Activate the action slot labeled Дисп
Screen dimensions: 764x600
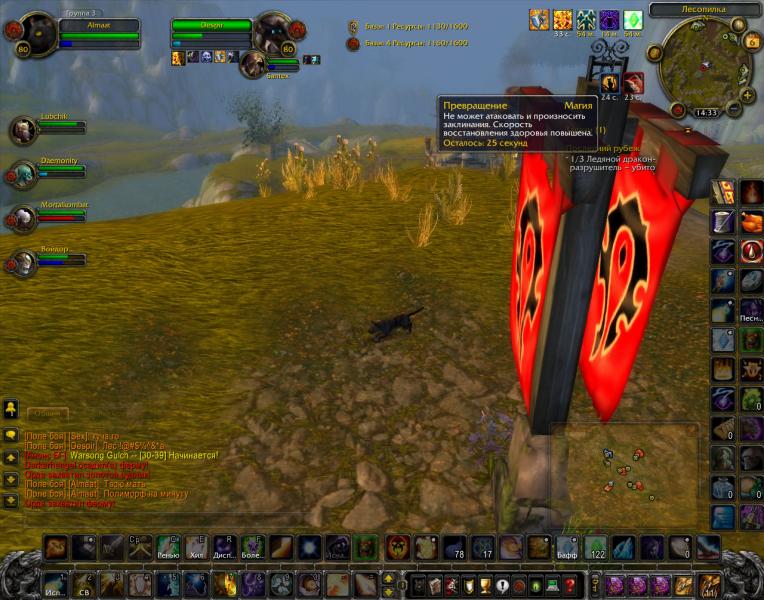click(x=226, y=547)
